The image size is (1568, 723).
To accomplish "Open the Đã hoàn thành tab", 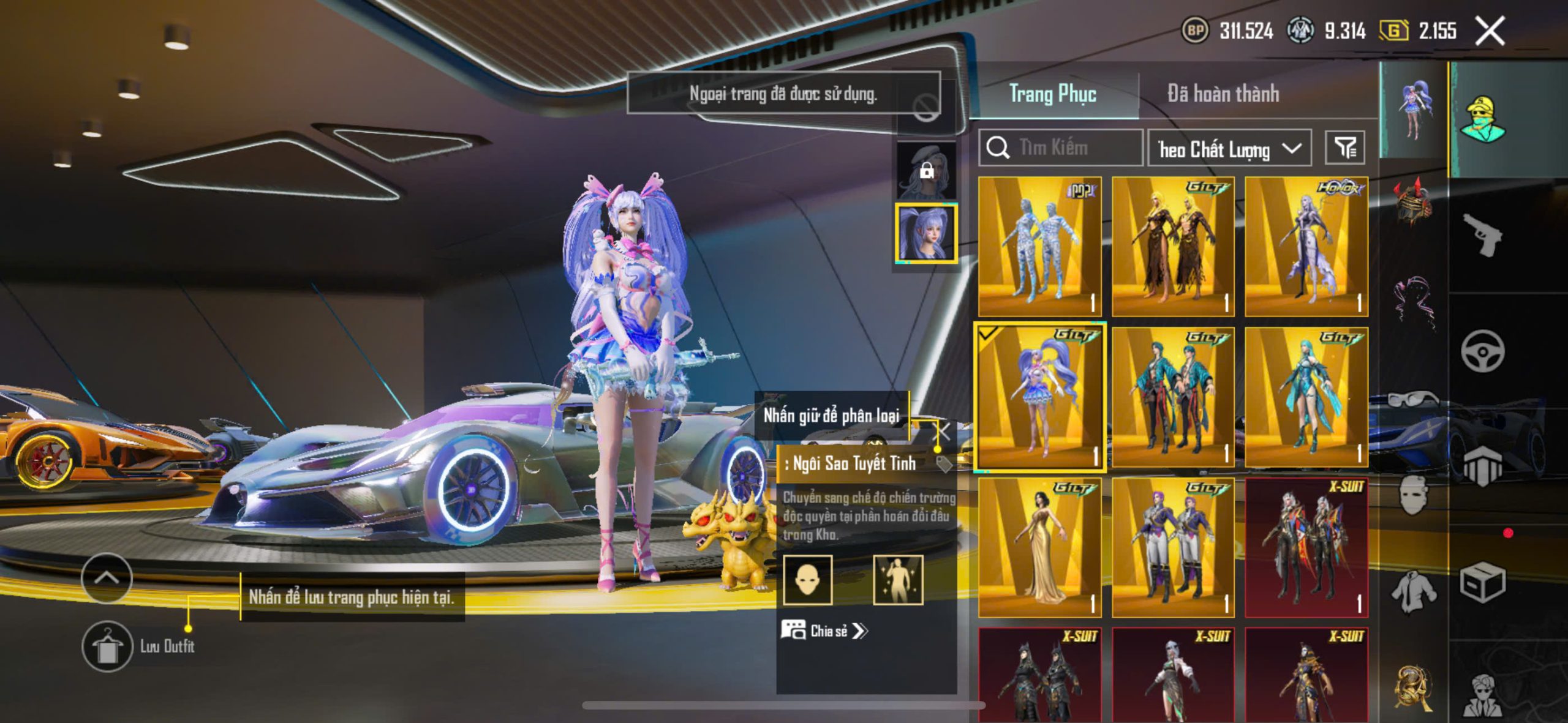I will coord(1223,94).
